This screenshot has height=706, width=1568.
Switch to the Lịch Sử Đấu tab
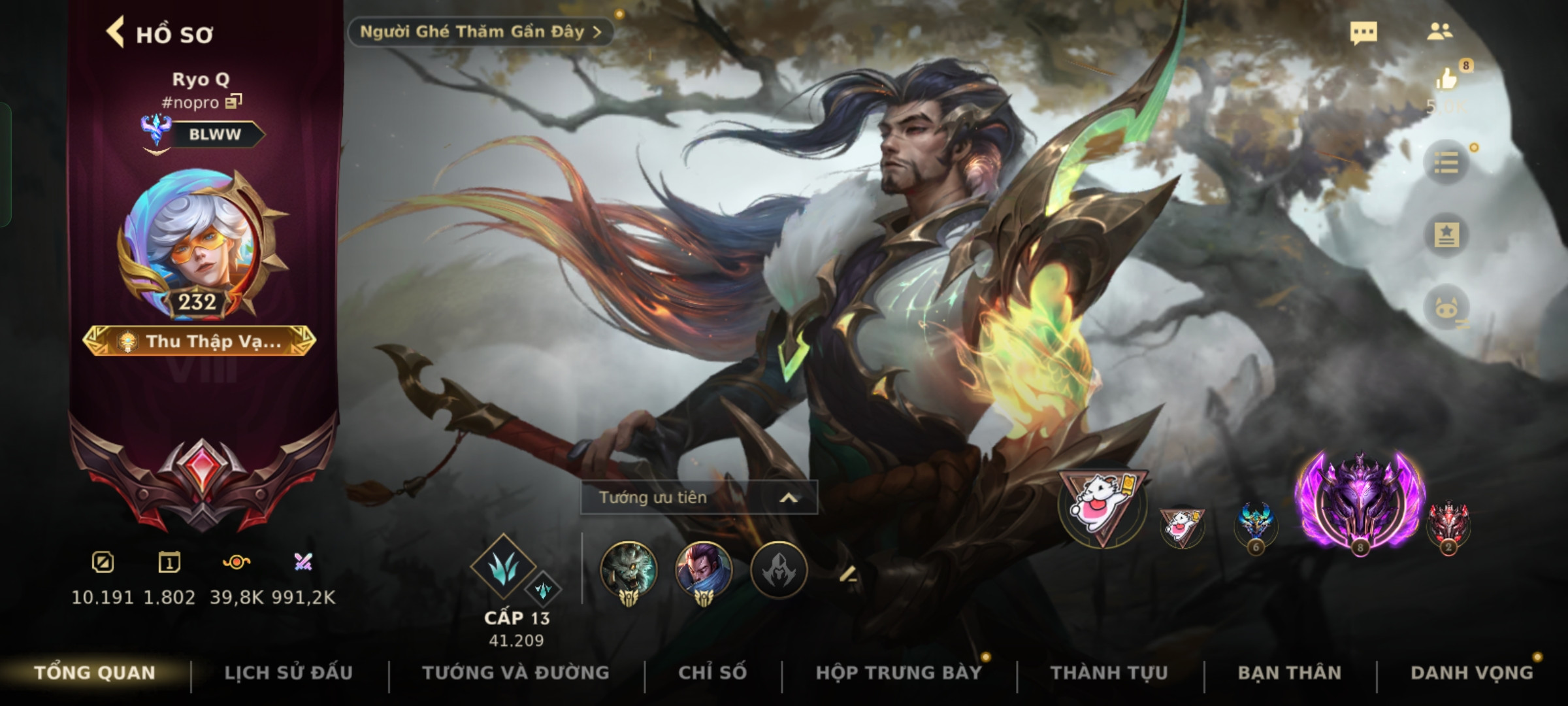point(288,673)
